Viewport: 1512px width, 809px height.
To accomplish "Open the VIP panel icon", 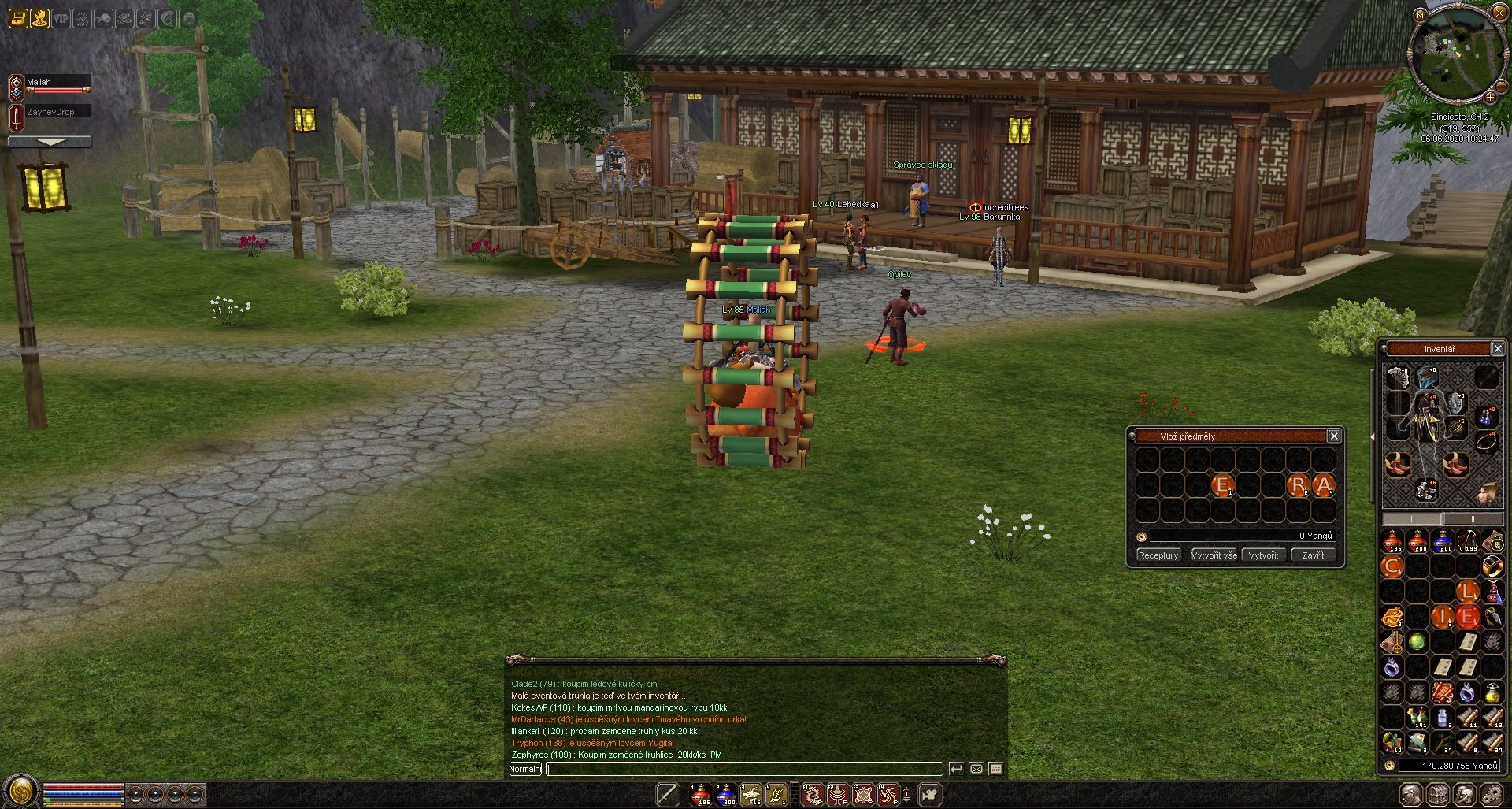I will point(61,18).
